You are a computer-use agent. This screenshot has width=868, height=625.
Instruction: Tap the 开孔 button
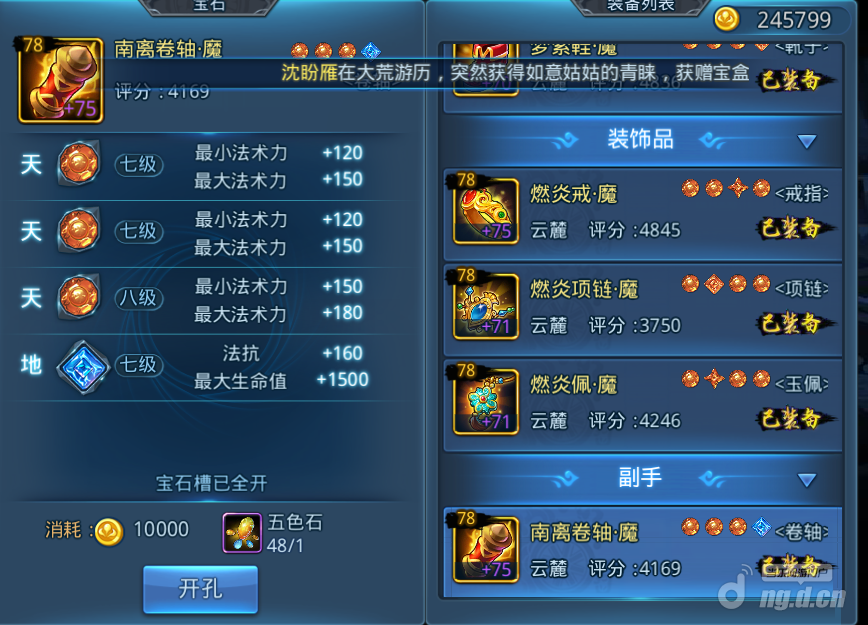(x=200, y=589)
